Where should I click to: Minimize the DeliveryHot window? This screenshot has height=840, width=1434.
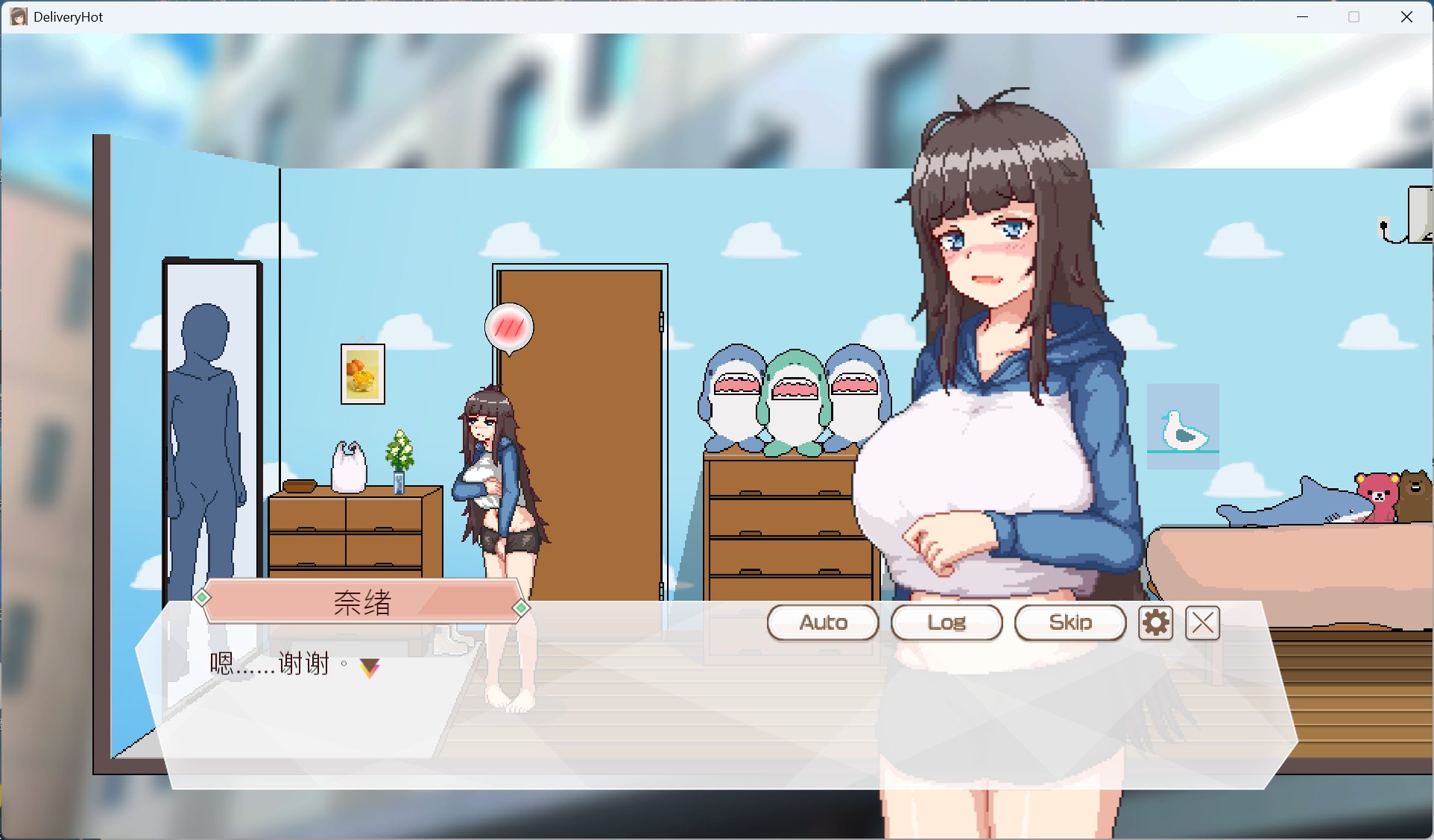coord(1302,16)
